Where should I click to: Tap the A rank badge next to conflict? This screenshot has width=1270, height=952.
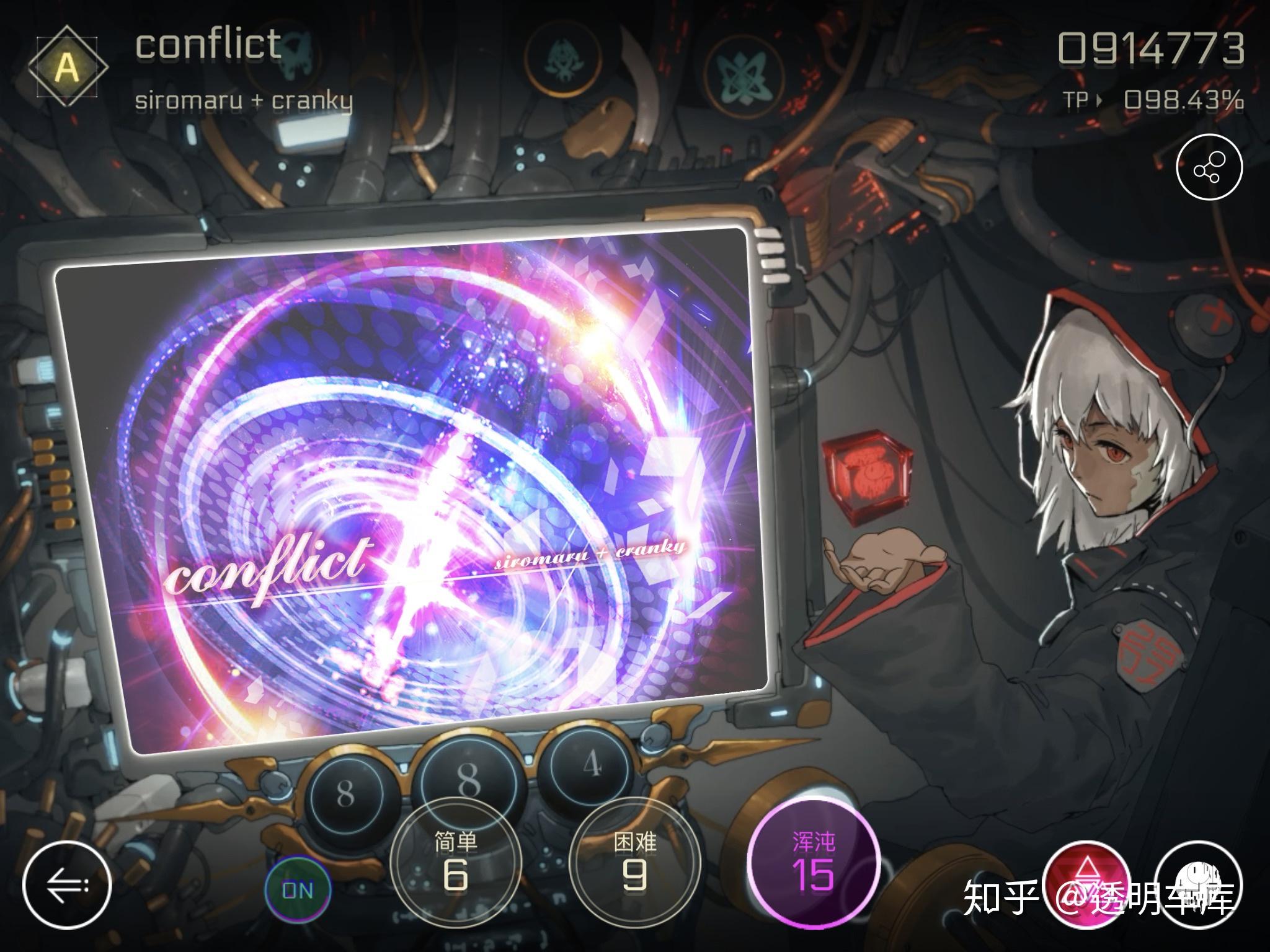68,65
